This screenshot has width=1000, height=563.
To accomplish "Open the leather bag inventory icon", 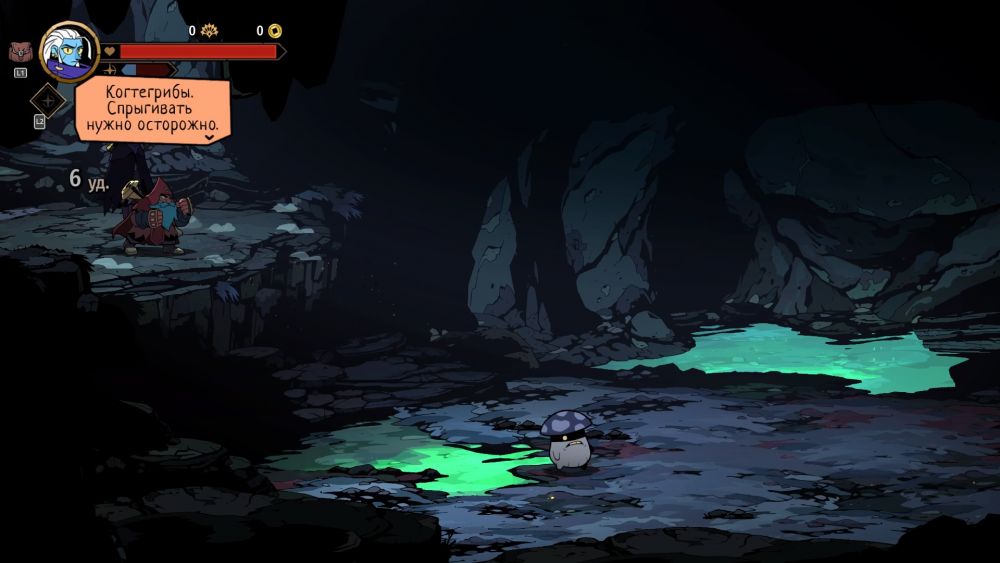I will click(x=20, y=52).
